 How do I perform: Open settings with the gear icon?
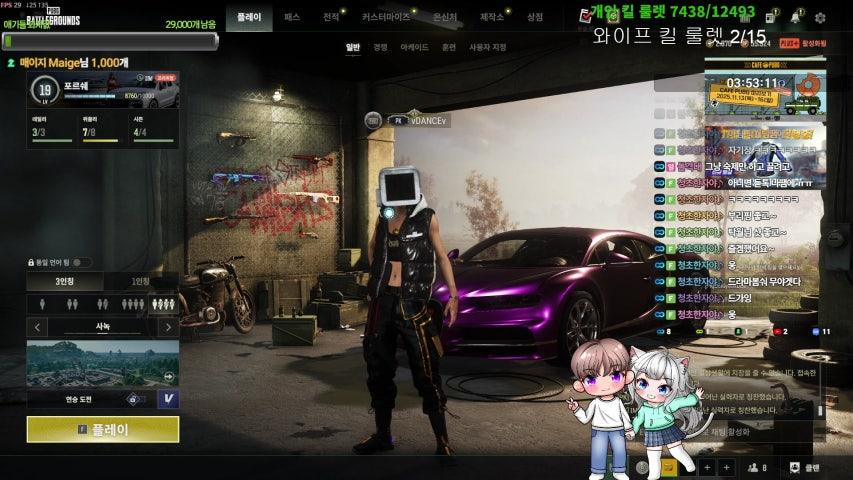tap(820, 17)
